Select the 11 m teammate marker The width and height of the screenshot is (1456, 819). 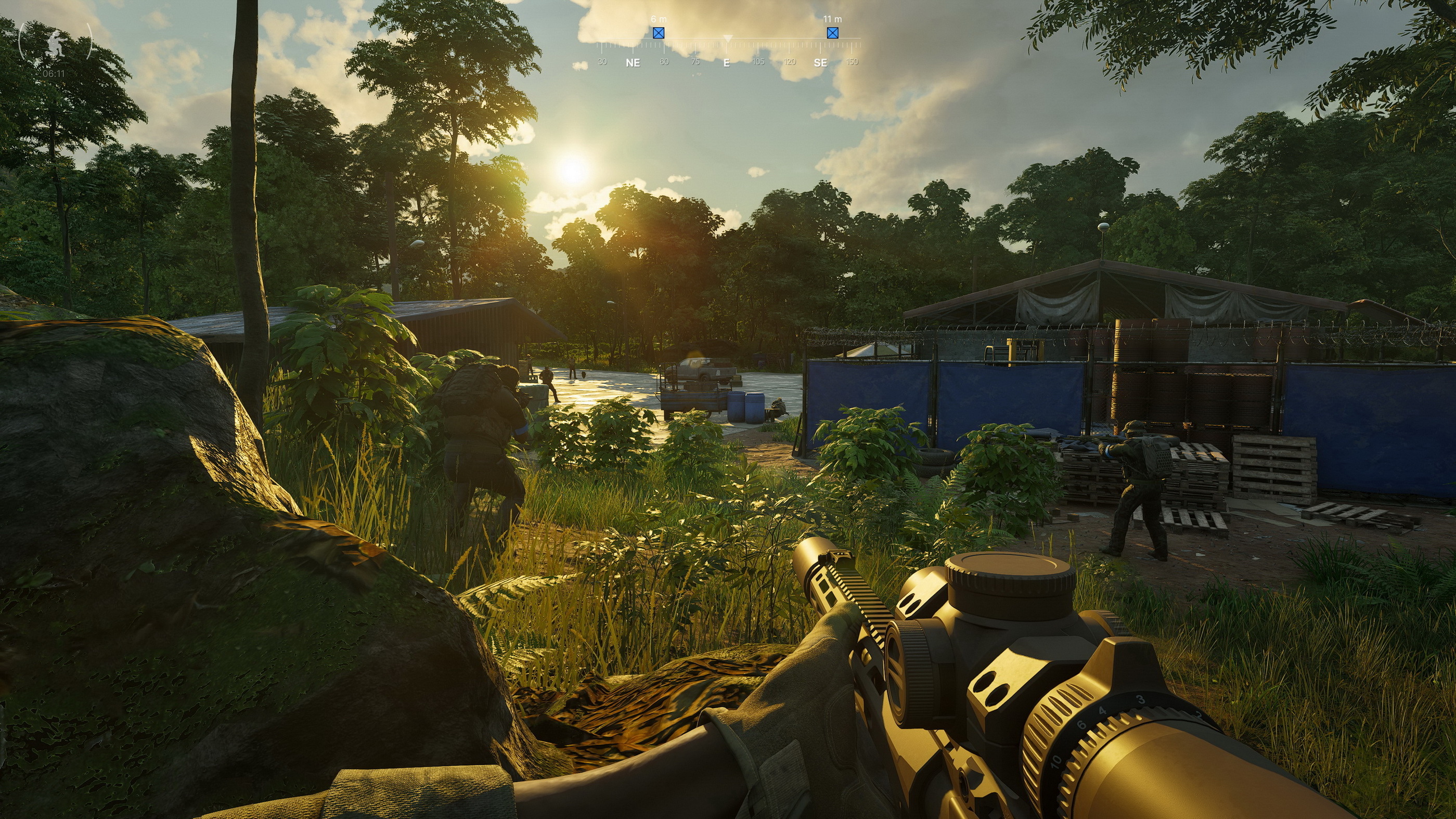(832, 33)
